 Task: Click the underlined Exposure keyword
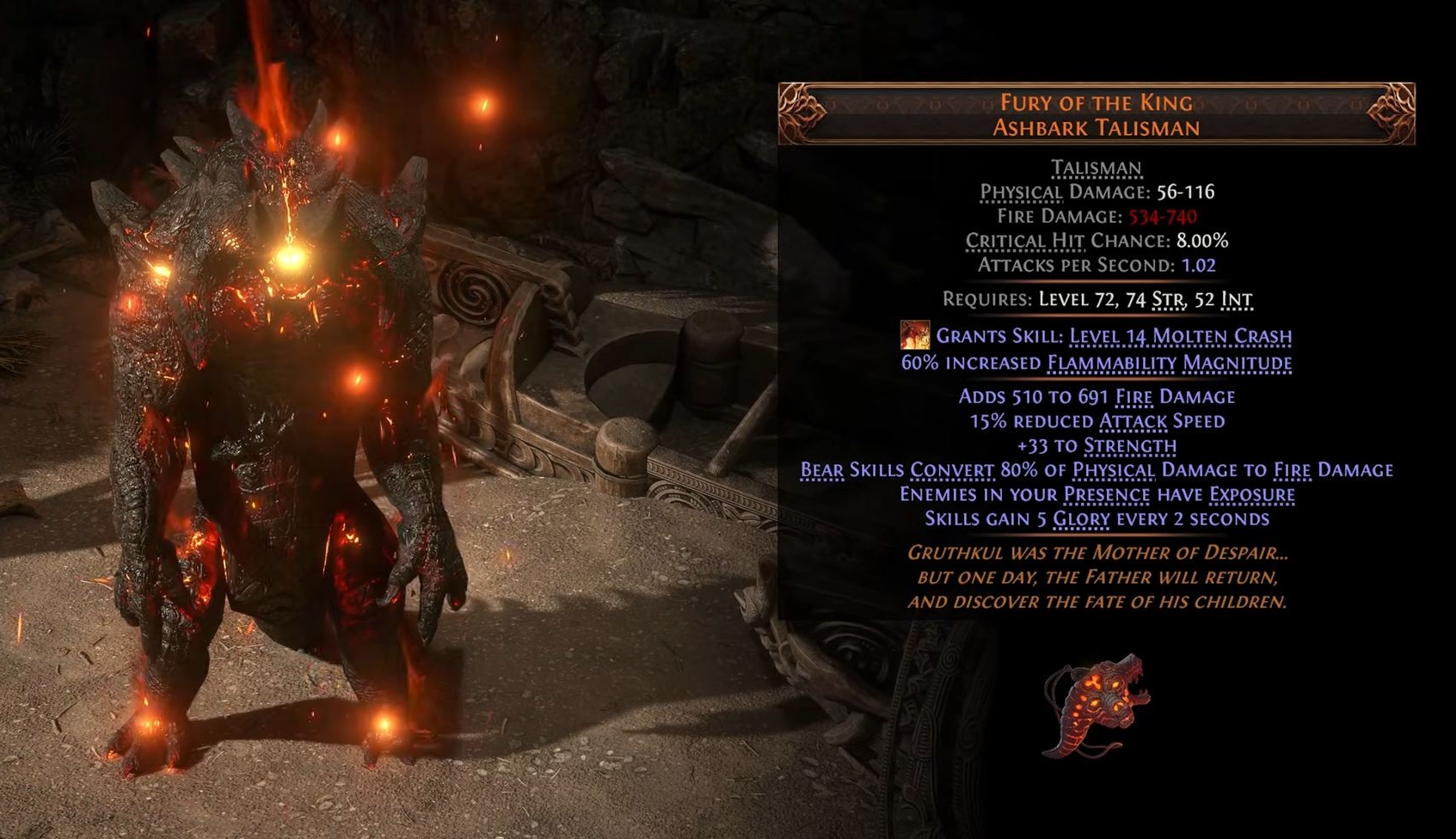coord(1251,494)
